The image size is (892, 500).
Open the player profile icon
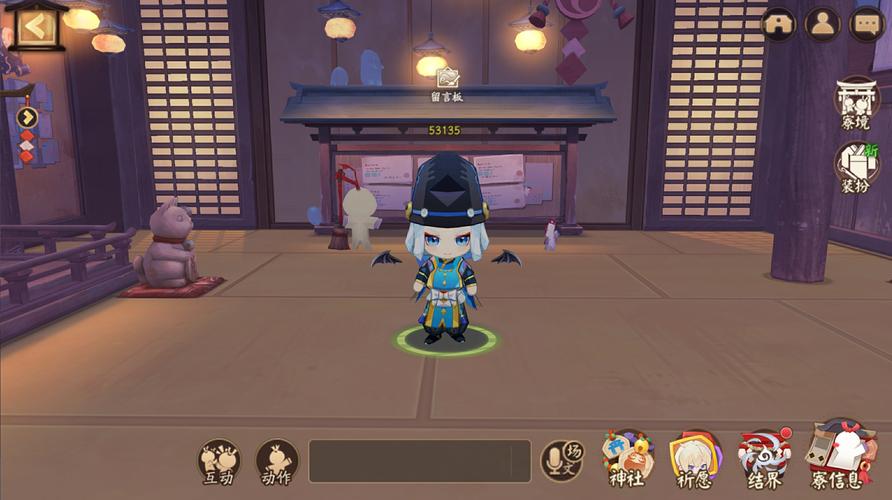pyautogui.click(x=822, y=25)
